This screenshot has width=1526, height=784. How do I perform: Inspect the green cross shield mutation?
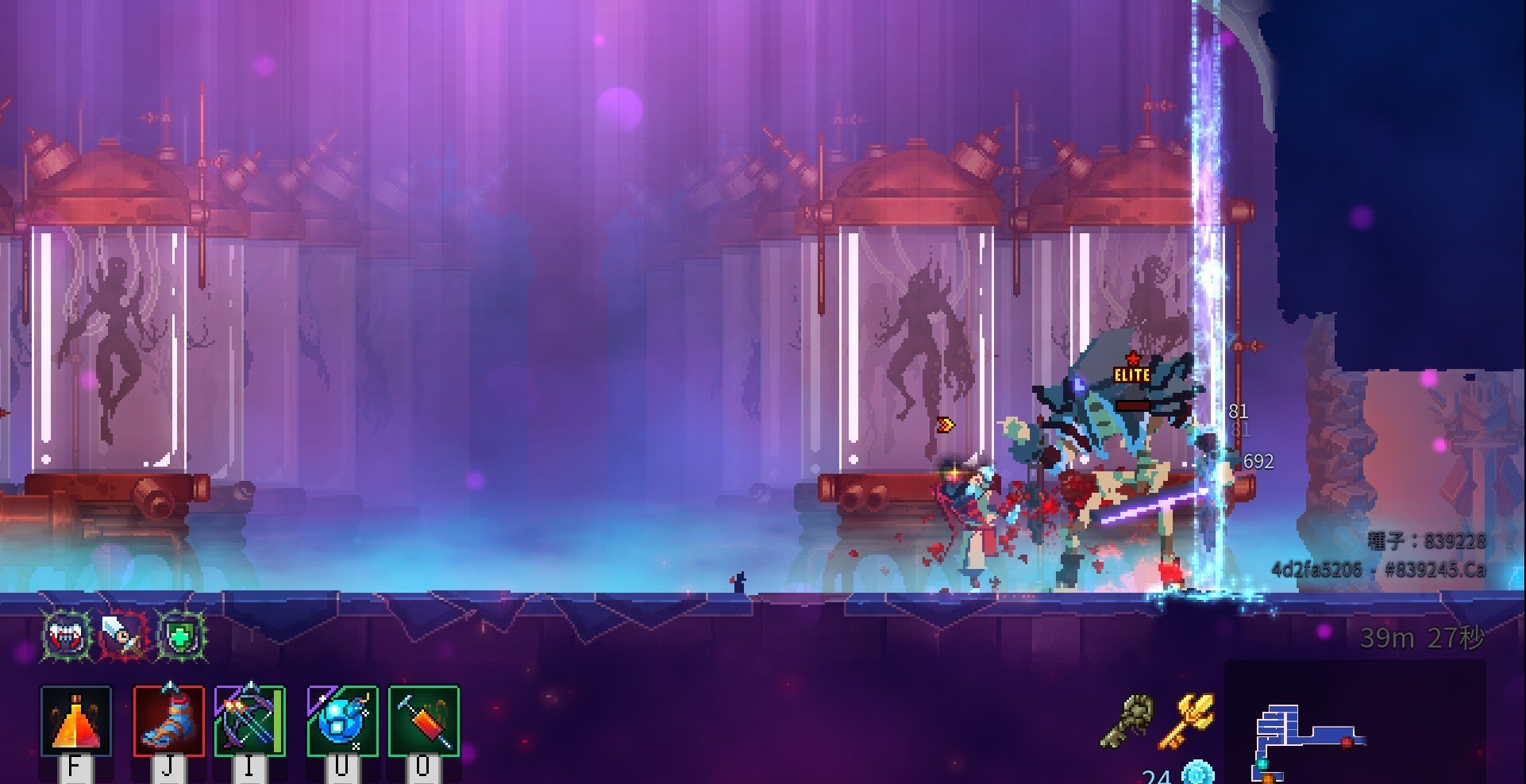[182, 635]
